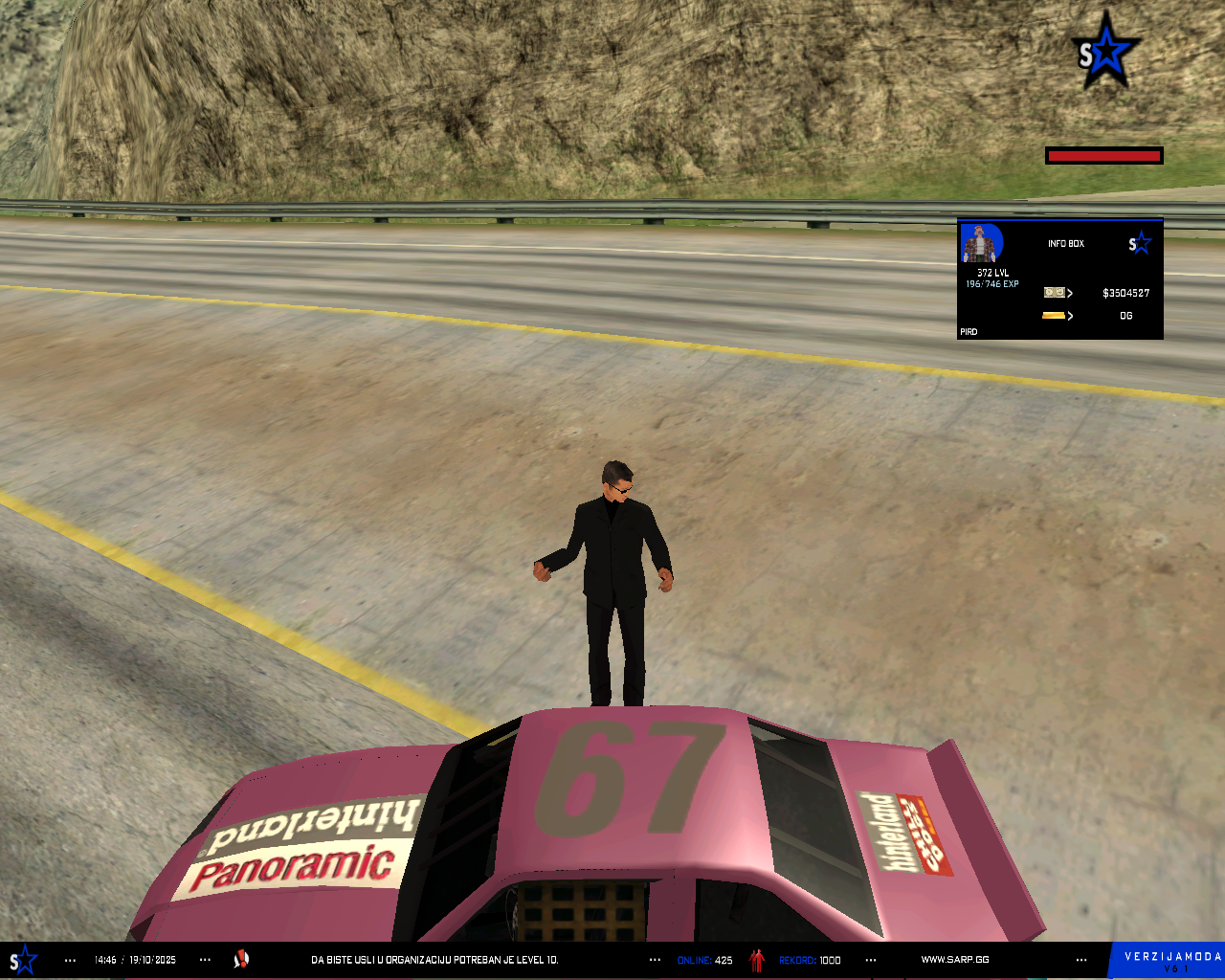The height and width of the screenshot is (980, 1225).
Task: Click the dots separator next to the clock
Action: click(x=68, y=959)
